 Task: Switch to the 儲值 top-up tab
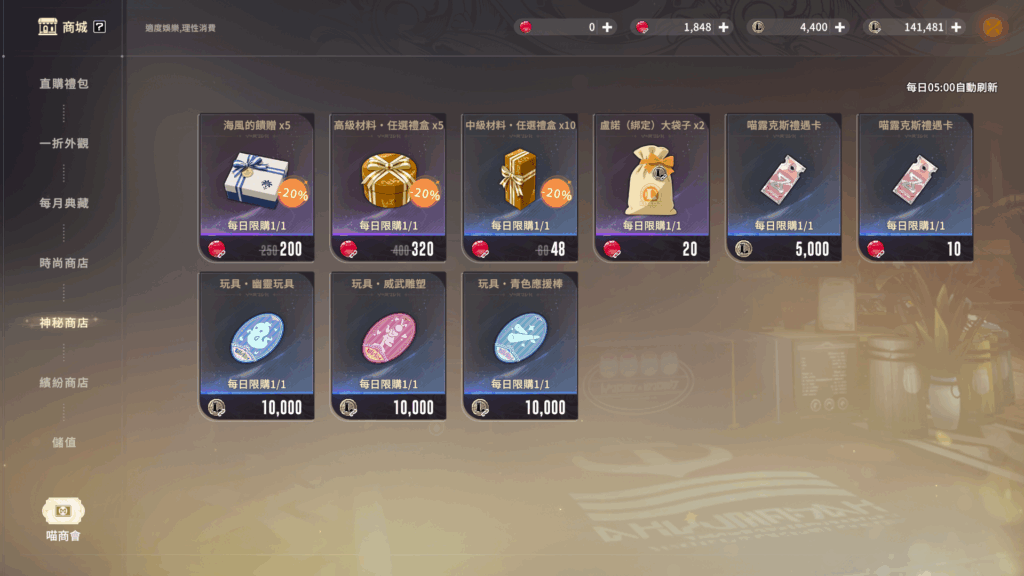coord(64,442)
